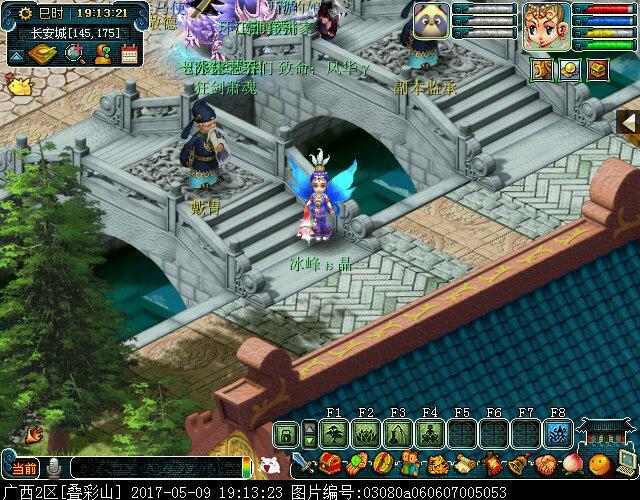Viewport: 640px width, 500px height.
Task: Activate the F1 skill slot
Action: coord(334,433)
